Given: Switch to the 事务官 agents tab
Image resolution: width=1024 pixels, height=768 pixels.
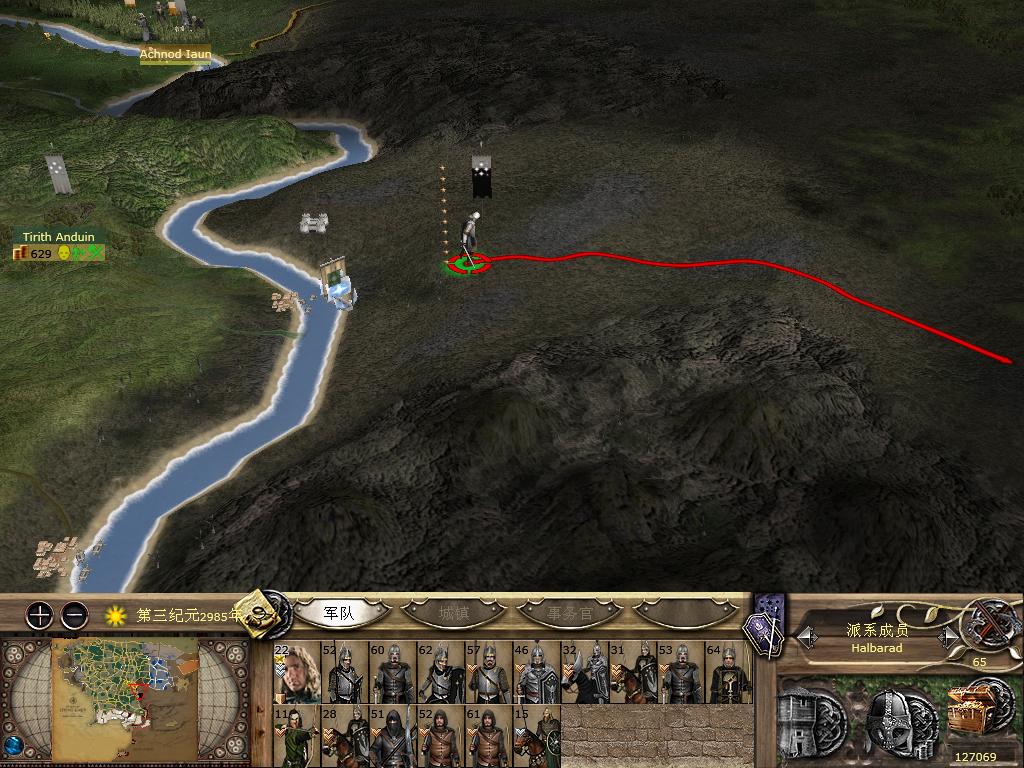Looking at the screenshot, I should pyautogui.click(x=570, y=612).
